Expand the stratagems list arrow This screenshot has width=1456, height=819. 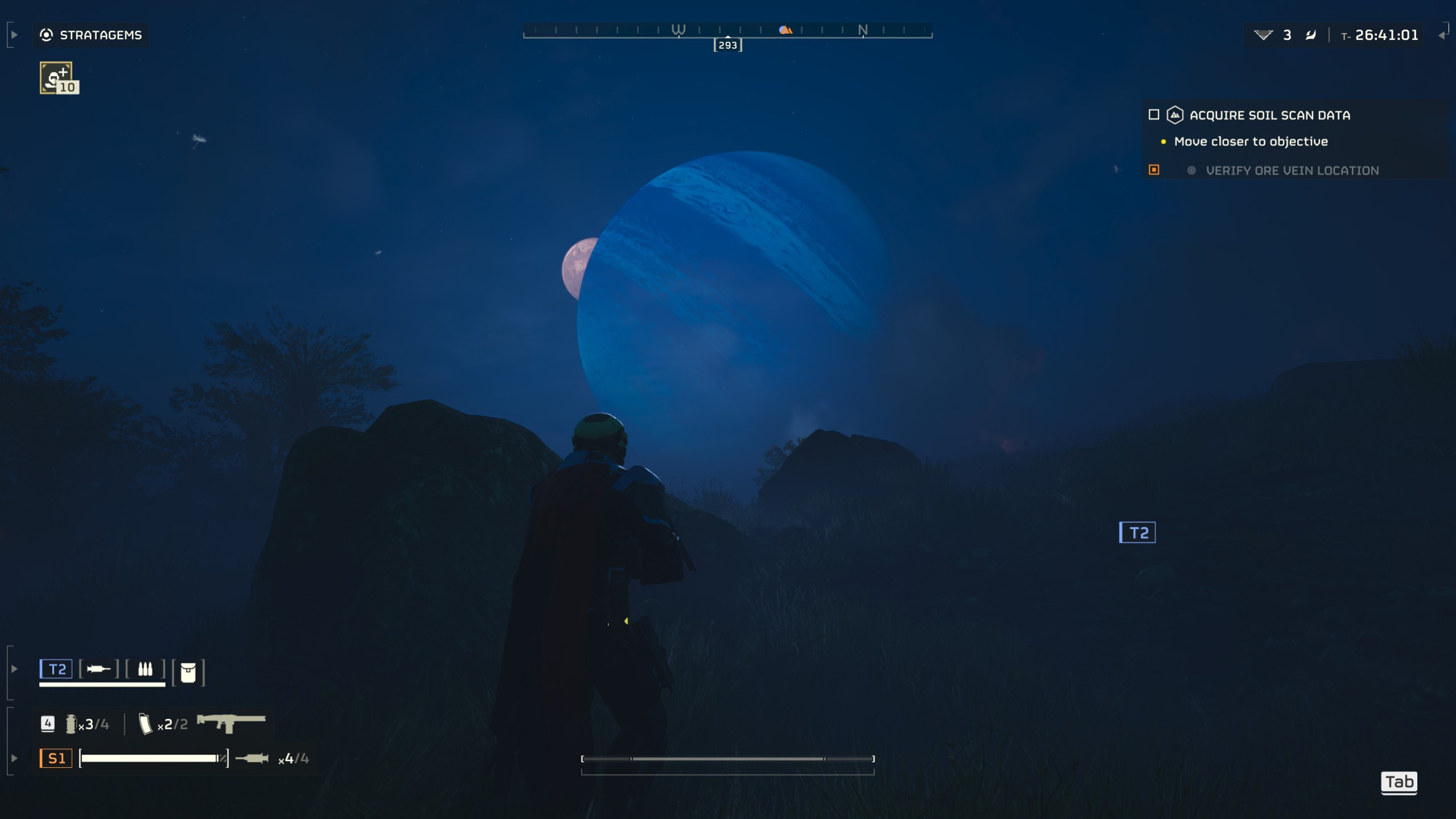14,35
